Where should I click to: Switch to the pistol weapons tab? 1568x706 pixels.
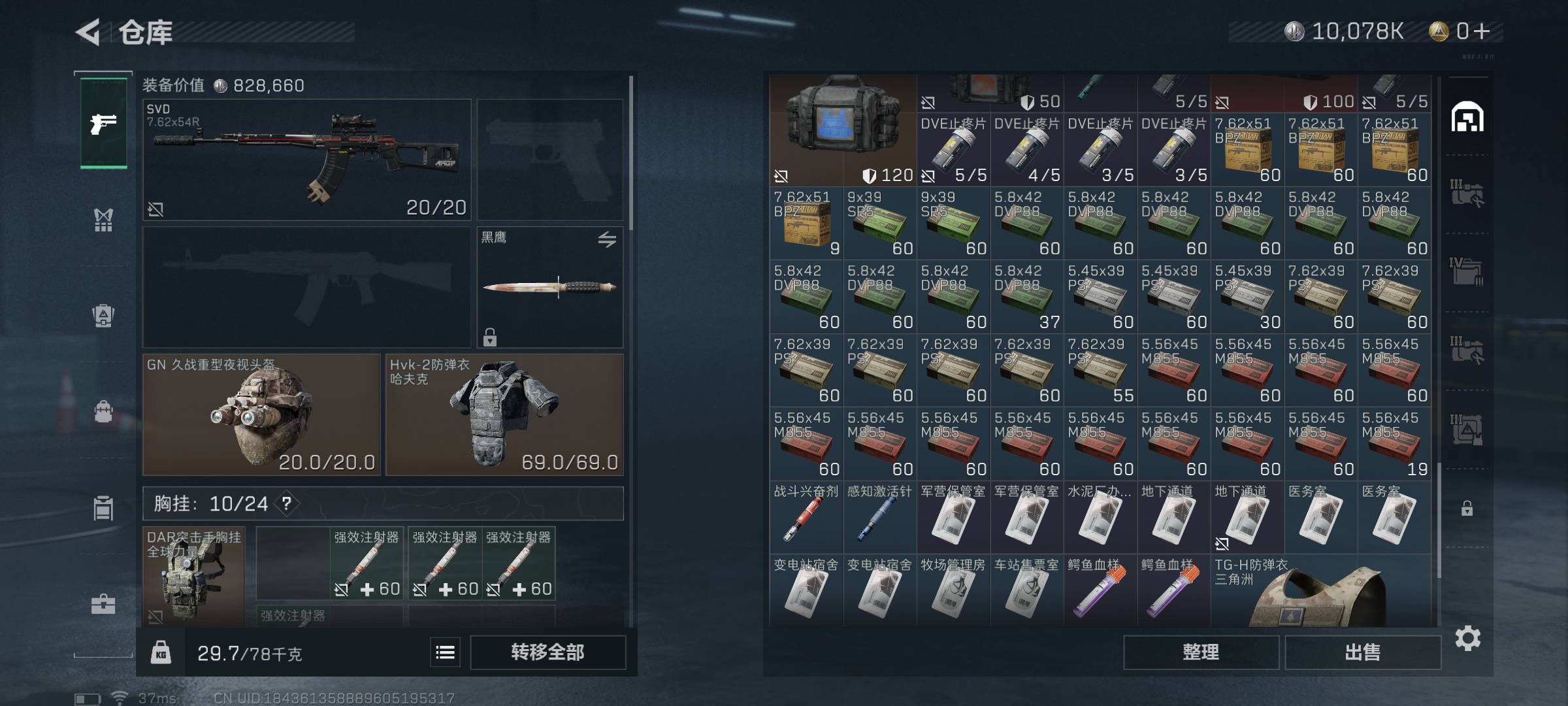click(103, 124)
